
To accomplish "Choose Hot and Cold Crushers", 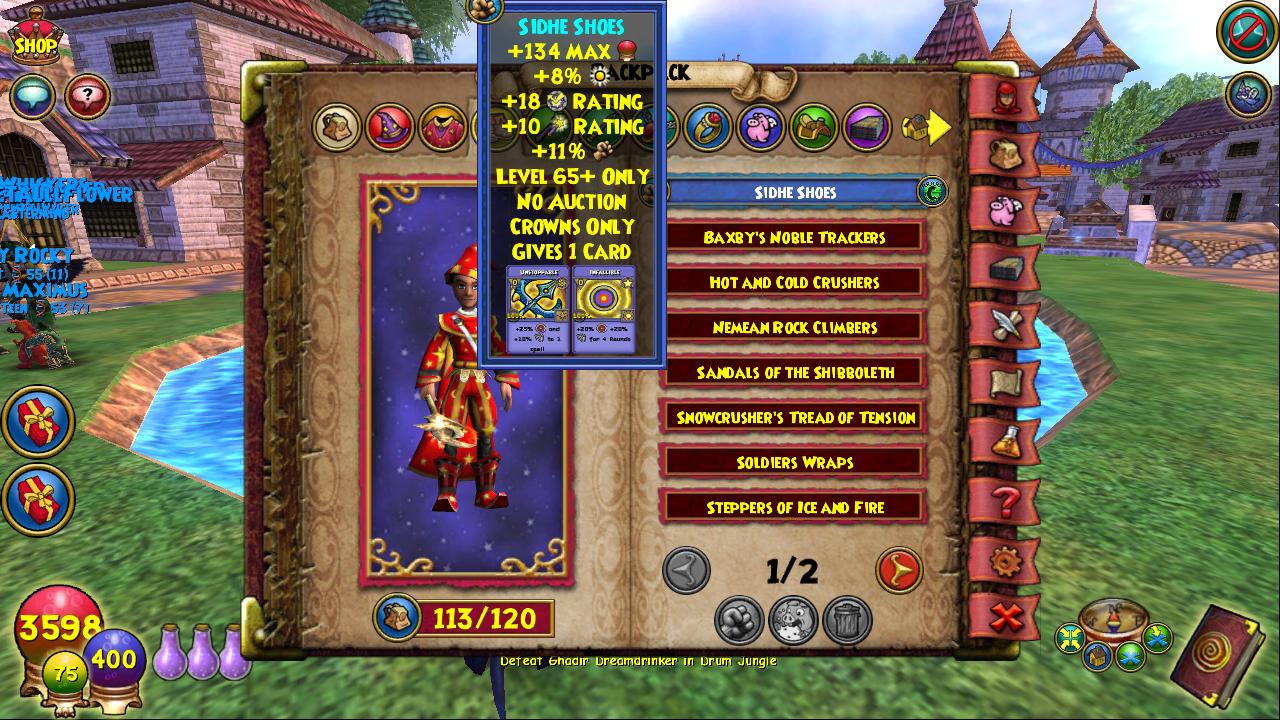I will pyautogui.click(x=795, y=283).
